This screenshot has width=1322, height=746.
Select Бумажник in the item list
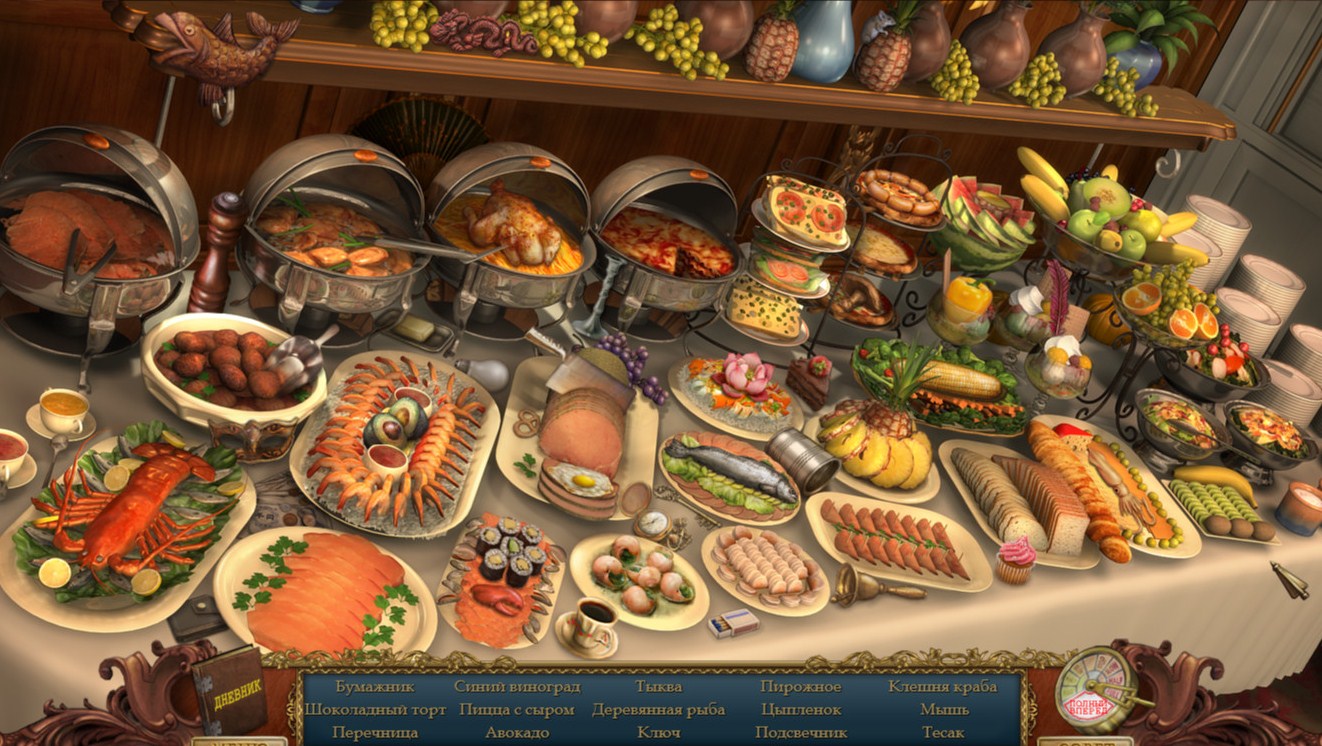tap(345, 687)
